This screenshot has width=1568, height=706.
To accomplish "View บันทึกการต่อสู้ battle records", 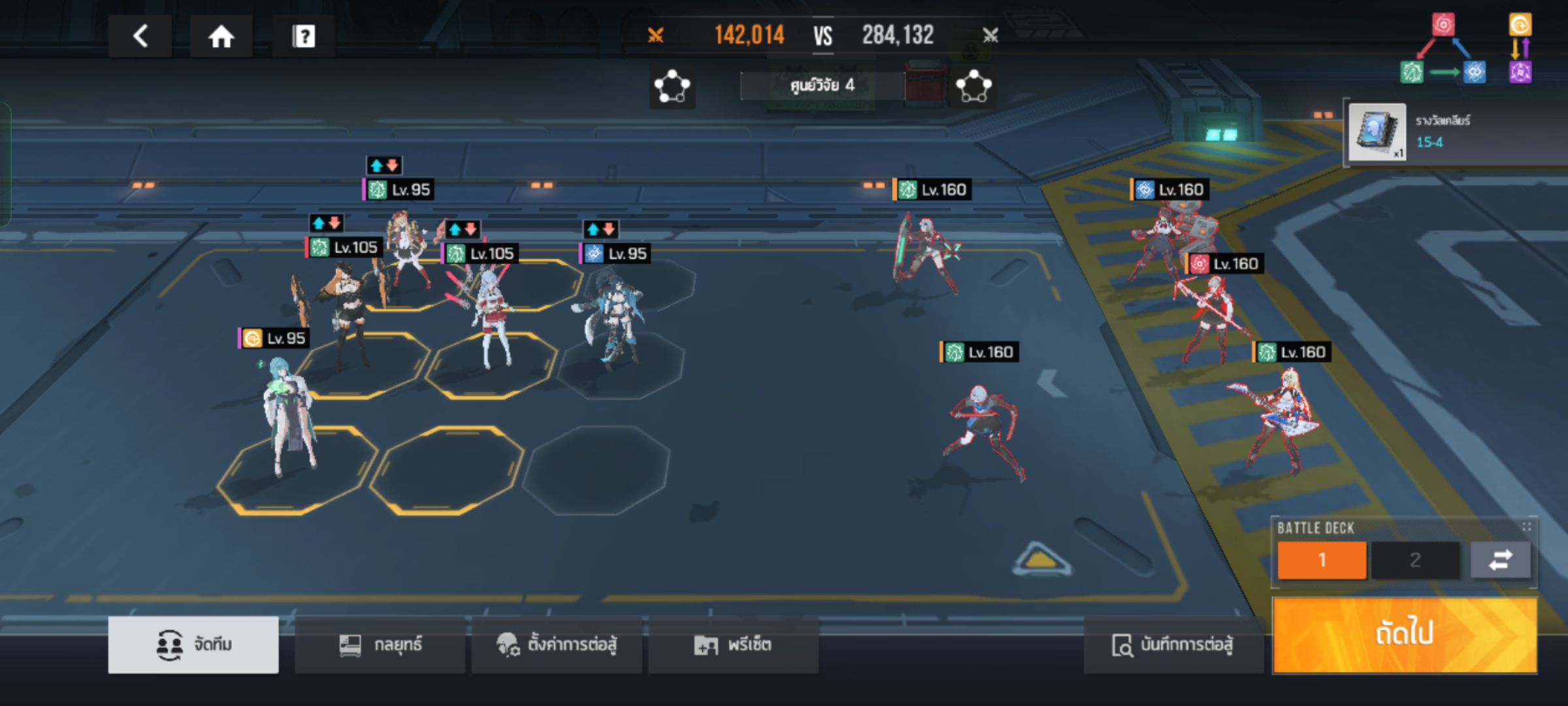I will coord(1173,645).
